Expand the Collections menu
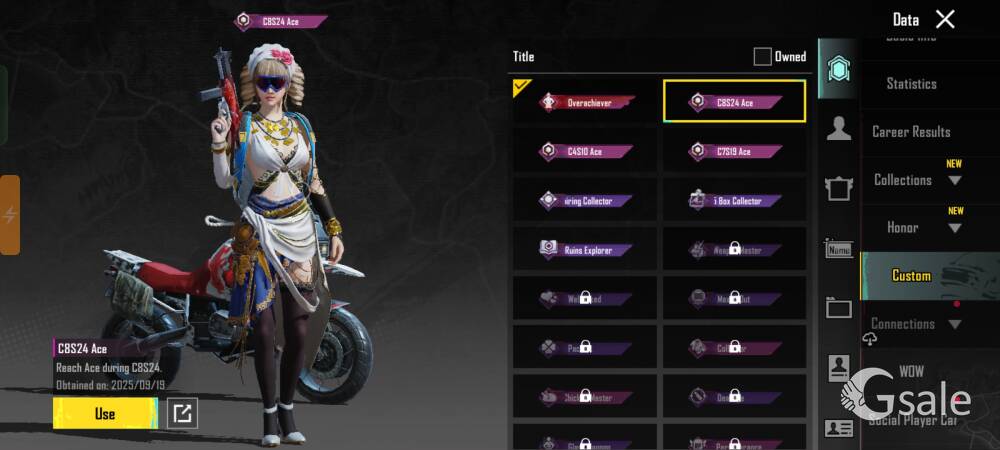The width and height of the screenshot is (1000, 450). (x=917, y=180)
